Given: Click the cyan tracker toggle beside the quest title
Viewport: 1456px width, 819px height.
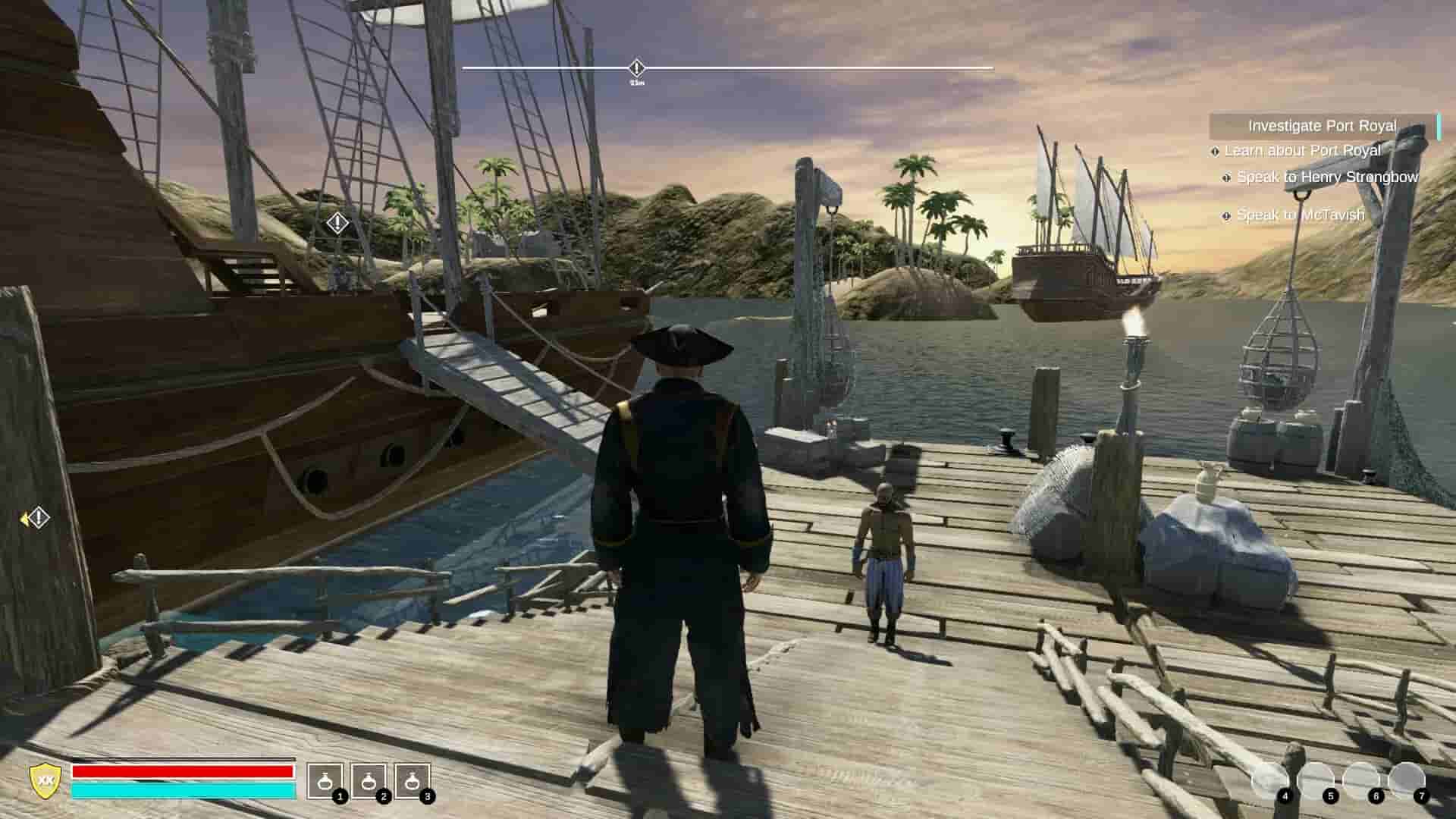Looking at the screenshot, I should (x=1439, y=126).
